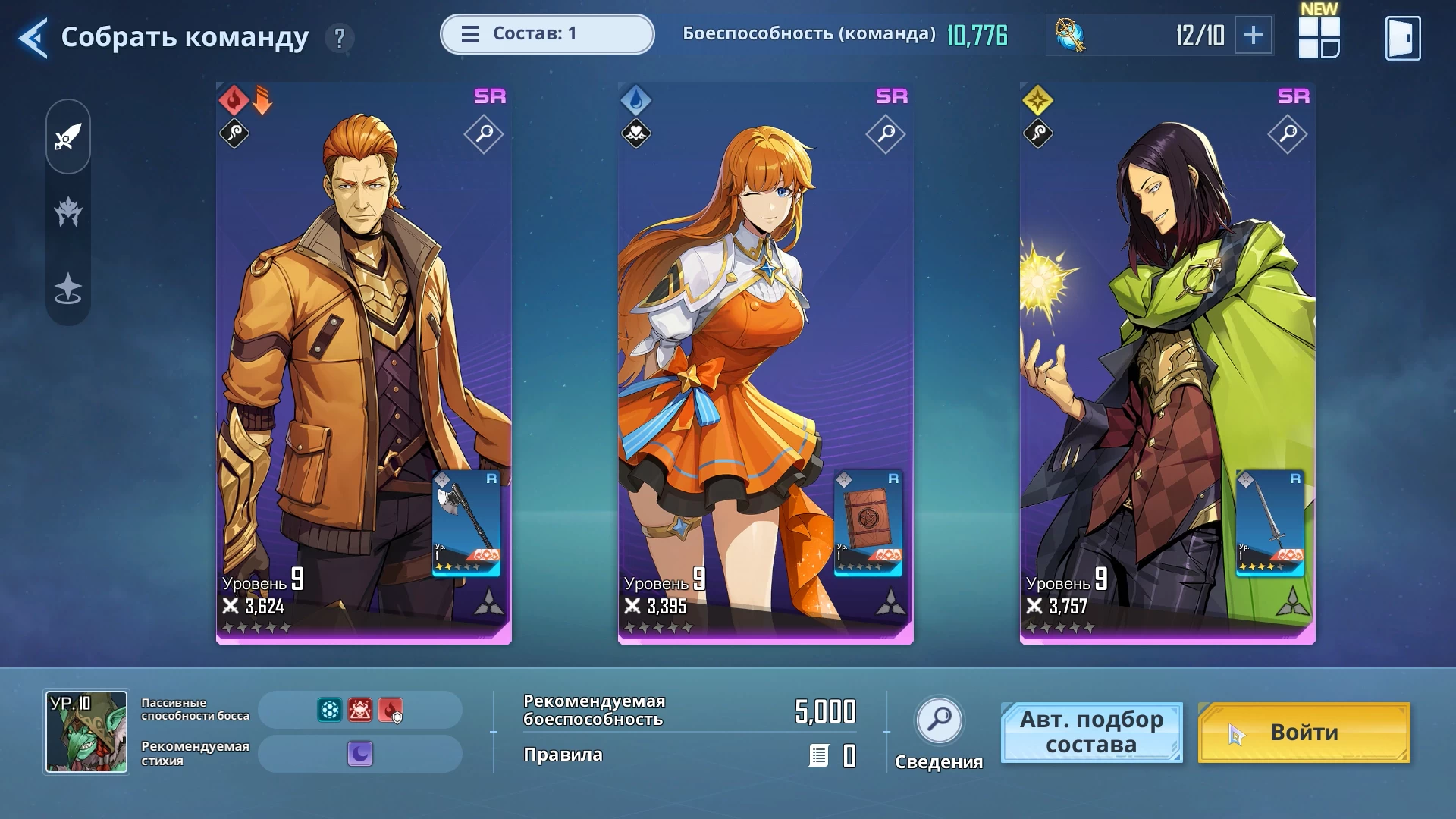Exit through the door icon
The height and width of the screenshot is (819, 1456).
point(1402,37)
